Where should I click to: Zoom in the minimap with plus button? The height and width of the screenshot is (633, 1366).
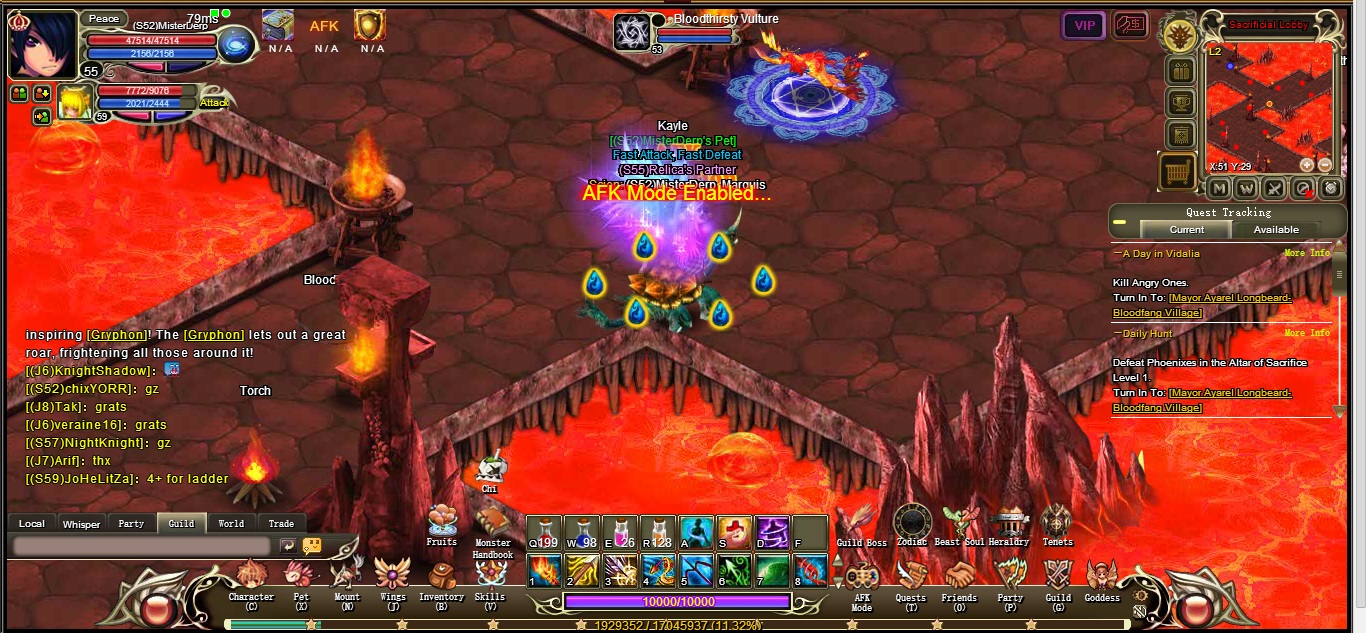pos(1306,165)
